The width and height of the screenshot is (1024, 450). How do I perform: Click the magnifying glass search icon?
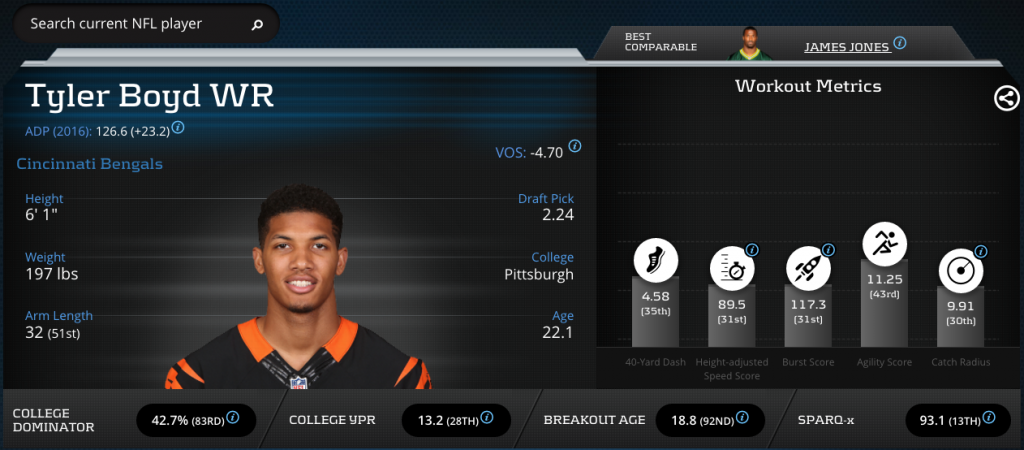pos(257,25)
